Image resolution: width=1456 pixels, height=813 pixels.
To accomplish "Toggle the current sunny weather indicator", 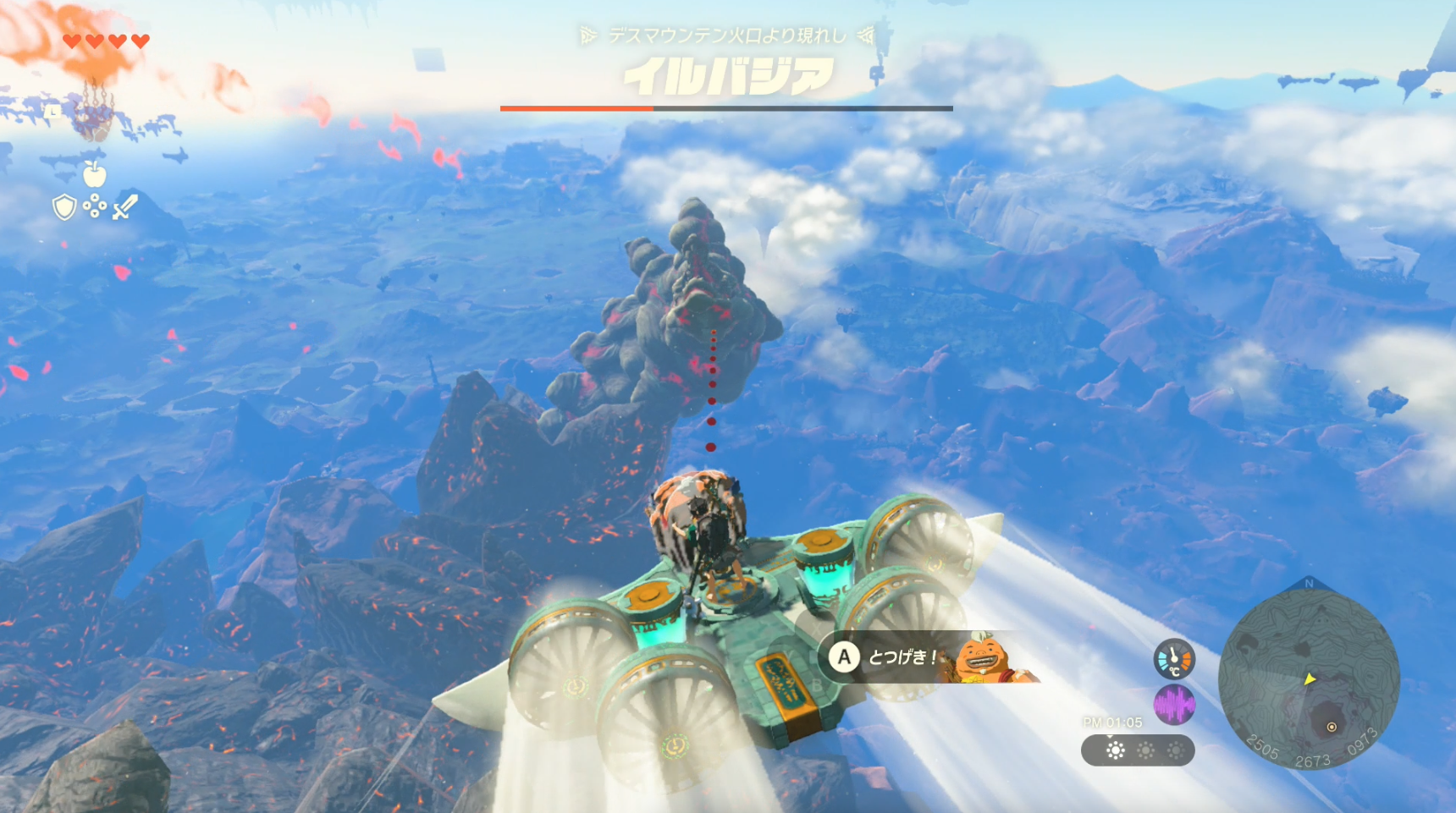I will coord(1115,750).
